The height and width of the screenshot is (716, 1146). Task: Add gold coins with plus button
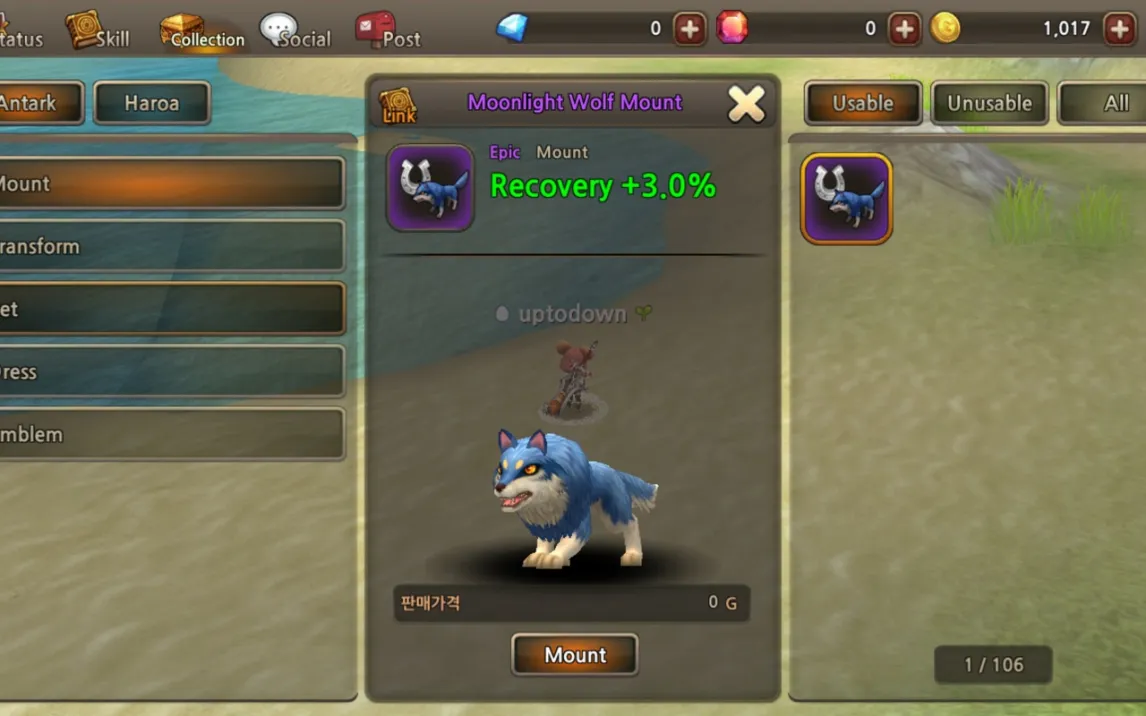[1119, 29]
